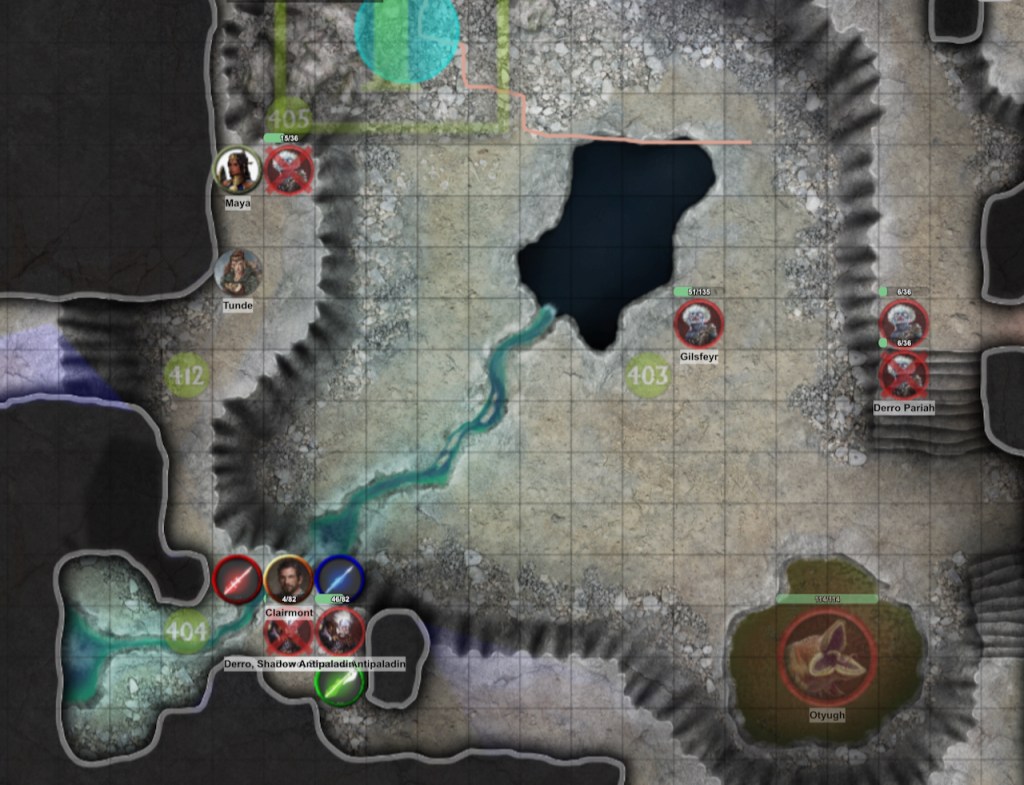
Task: Click the room 403 map marker
Action: click(648, 376)
